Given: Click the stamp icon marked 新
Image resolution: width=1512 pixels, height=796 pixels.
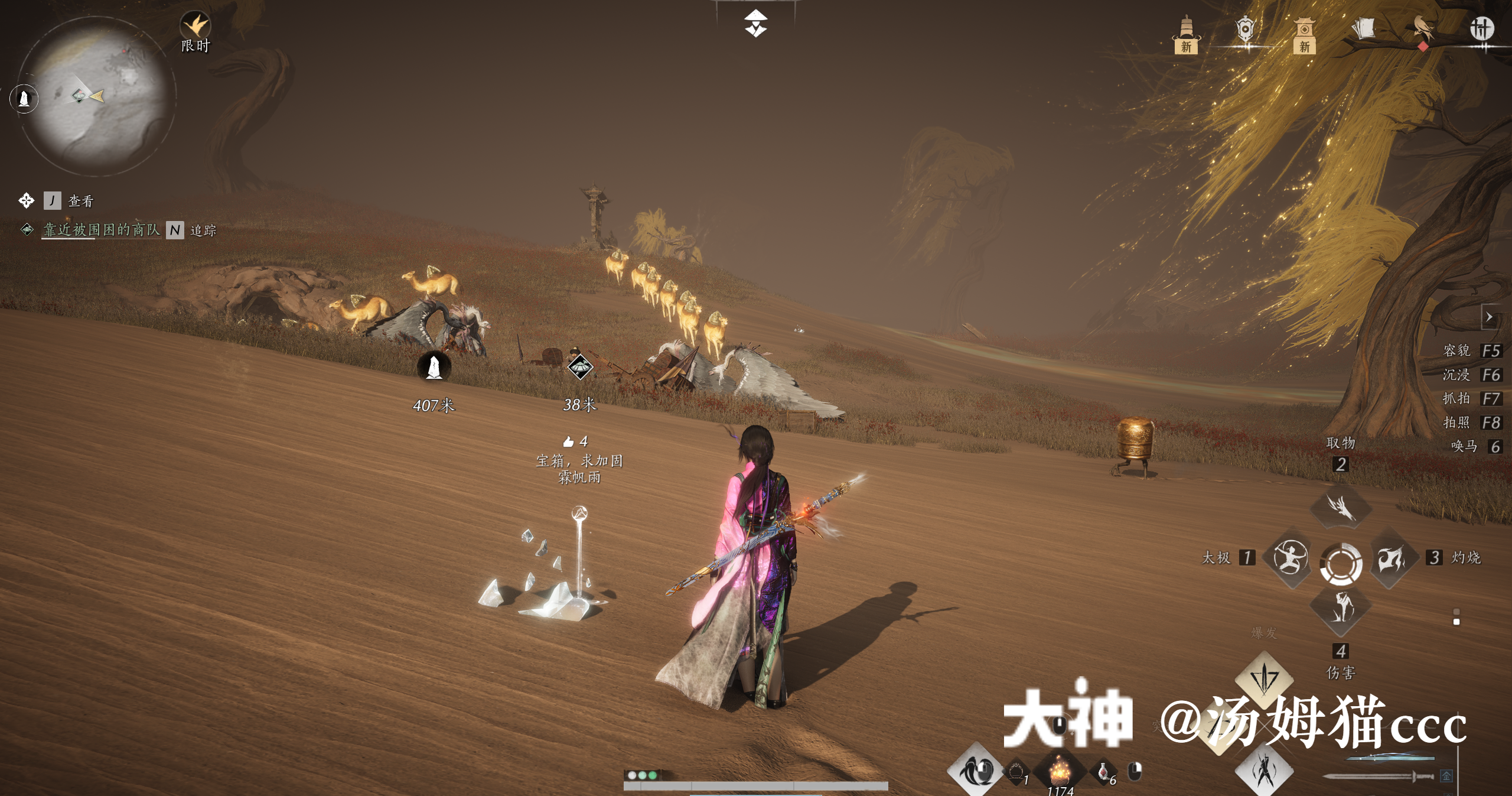Looking at the screenshot, I should [1304, 30].
